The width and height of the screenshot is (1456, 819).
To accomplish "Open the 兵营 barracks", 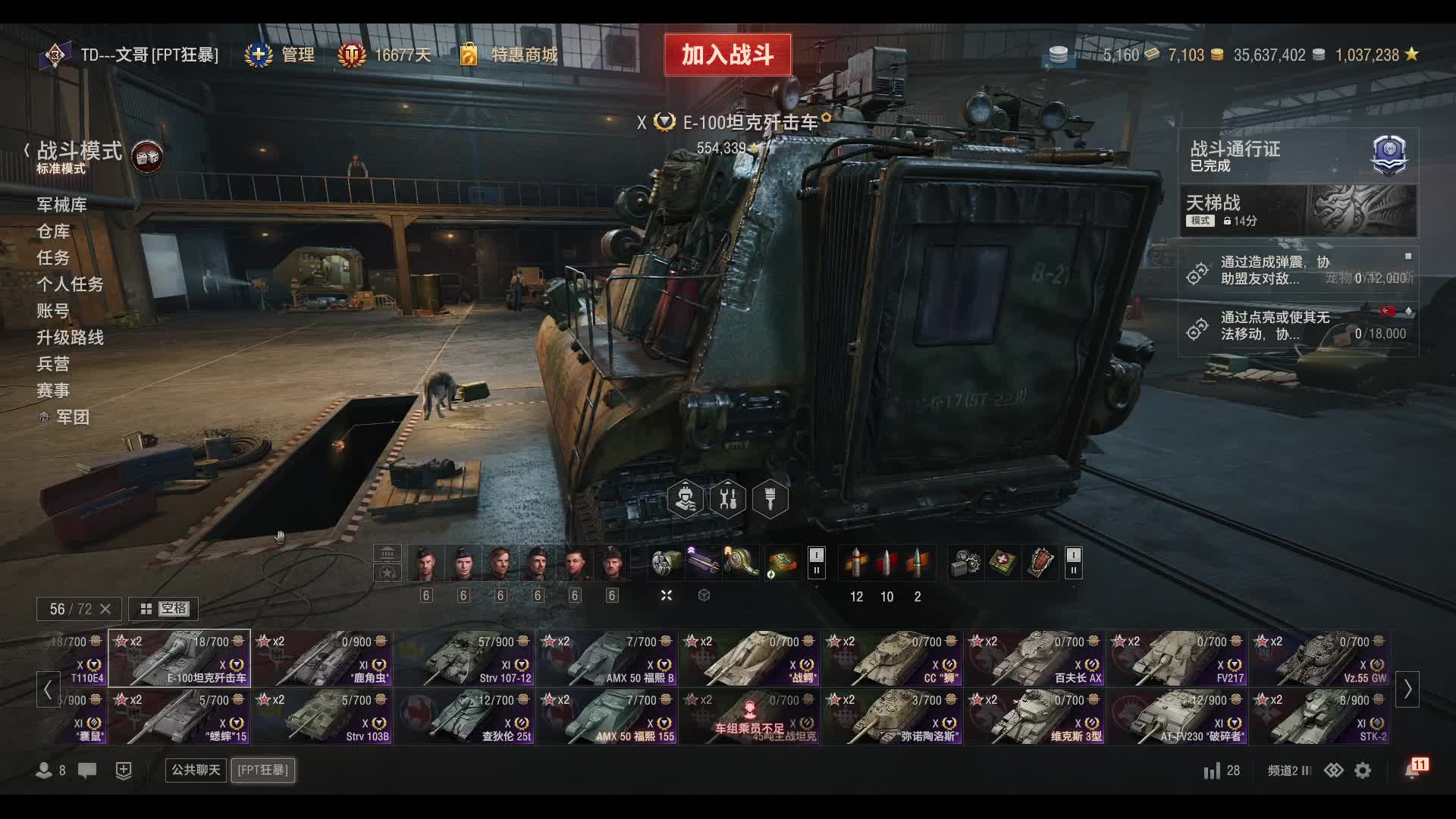I will tap(53, 364).
